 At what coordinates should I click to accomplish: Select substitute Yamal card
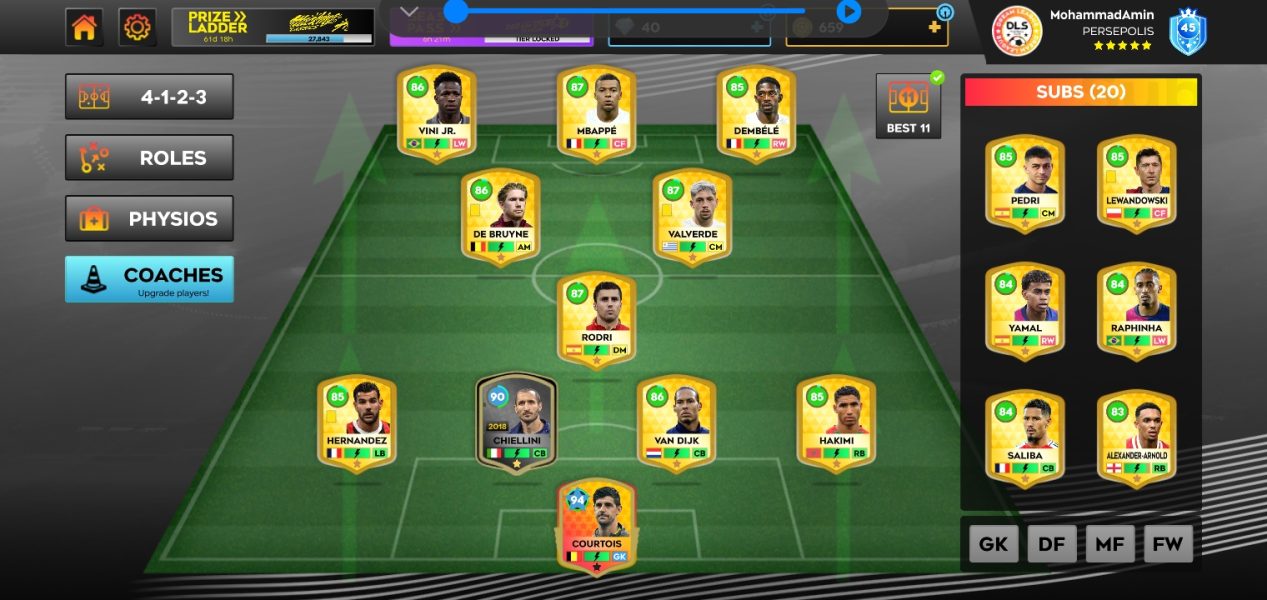click(x=1025, y=310)
